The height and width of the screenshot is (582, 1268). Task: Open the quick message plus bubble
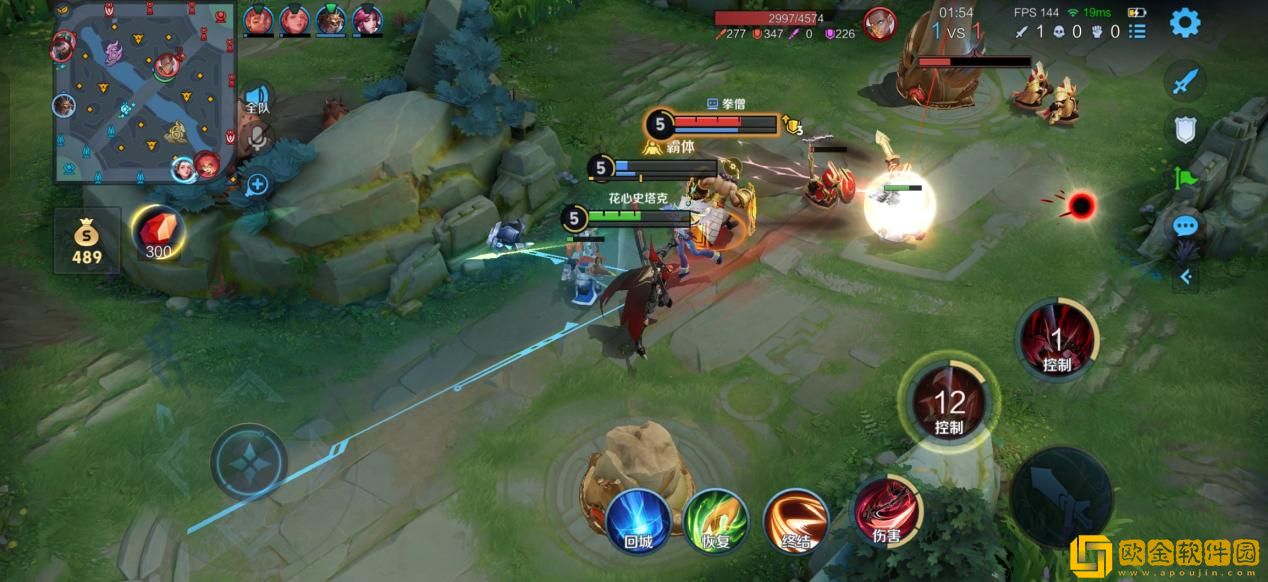coord(257,184)
